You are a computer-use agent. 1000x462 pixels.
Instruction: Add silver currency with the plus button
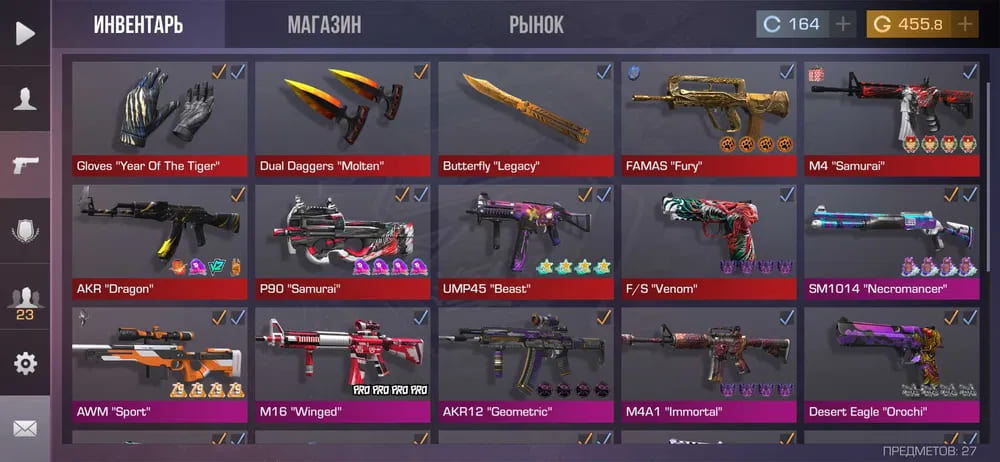coord(843,24)
